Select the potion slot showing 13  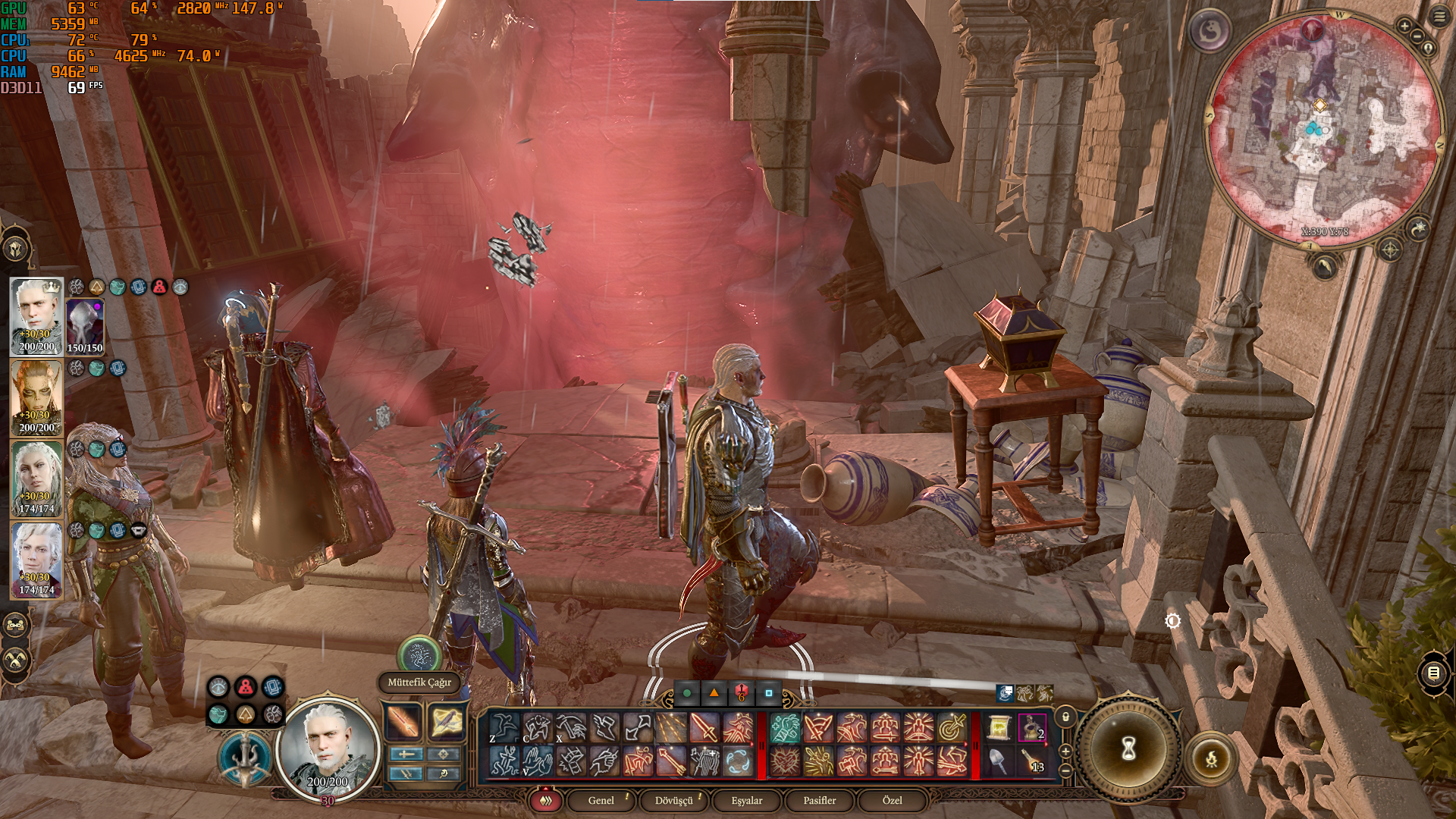point(1032,761)
